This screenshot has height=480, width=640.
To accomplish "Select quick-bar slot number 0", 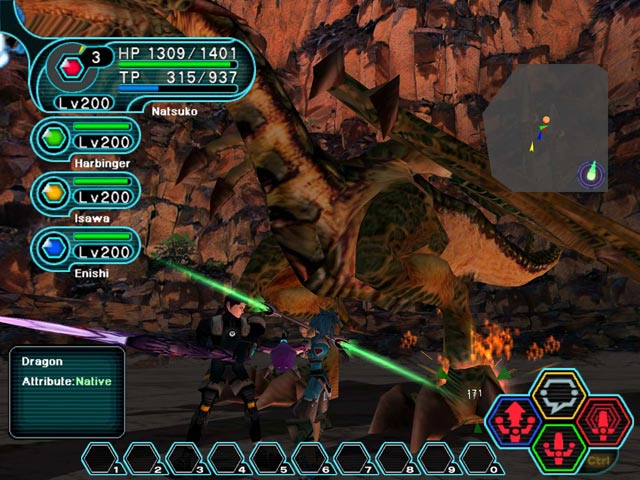I will tap(482, 459).
